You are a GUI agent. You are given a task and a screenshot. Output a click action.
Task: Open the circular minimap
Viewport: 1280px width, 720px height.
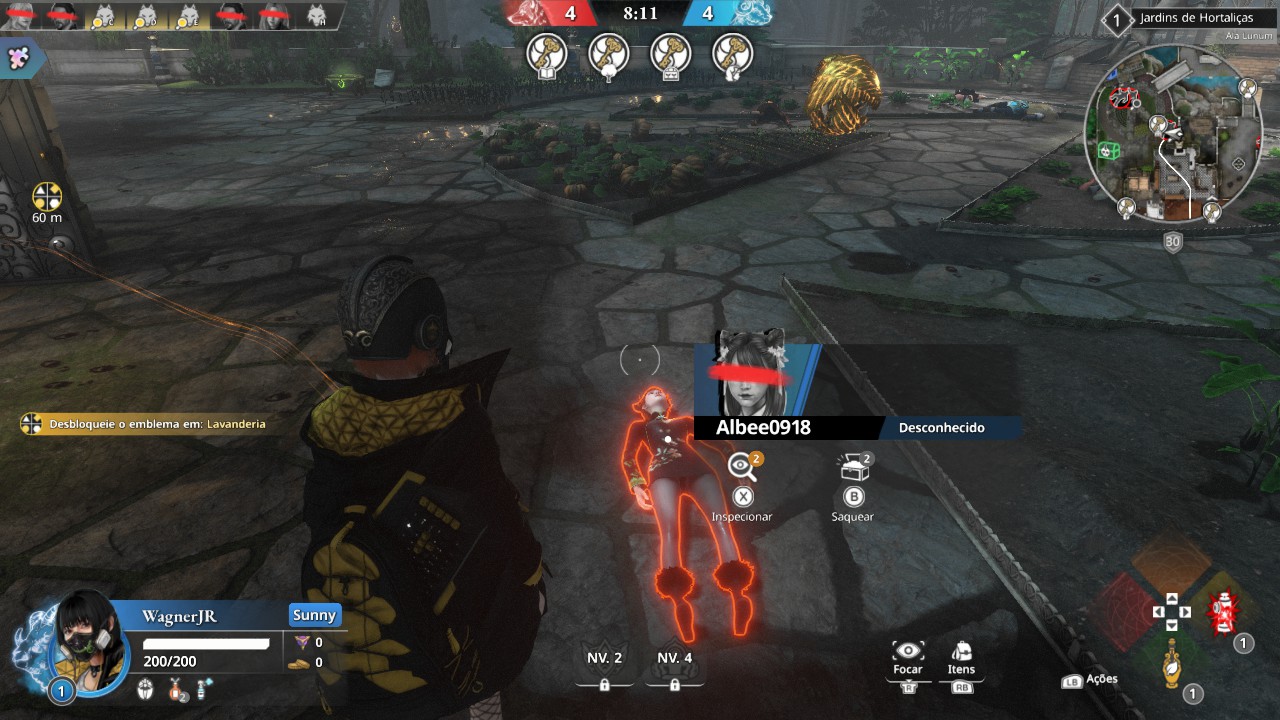tap(1171, 135)
